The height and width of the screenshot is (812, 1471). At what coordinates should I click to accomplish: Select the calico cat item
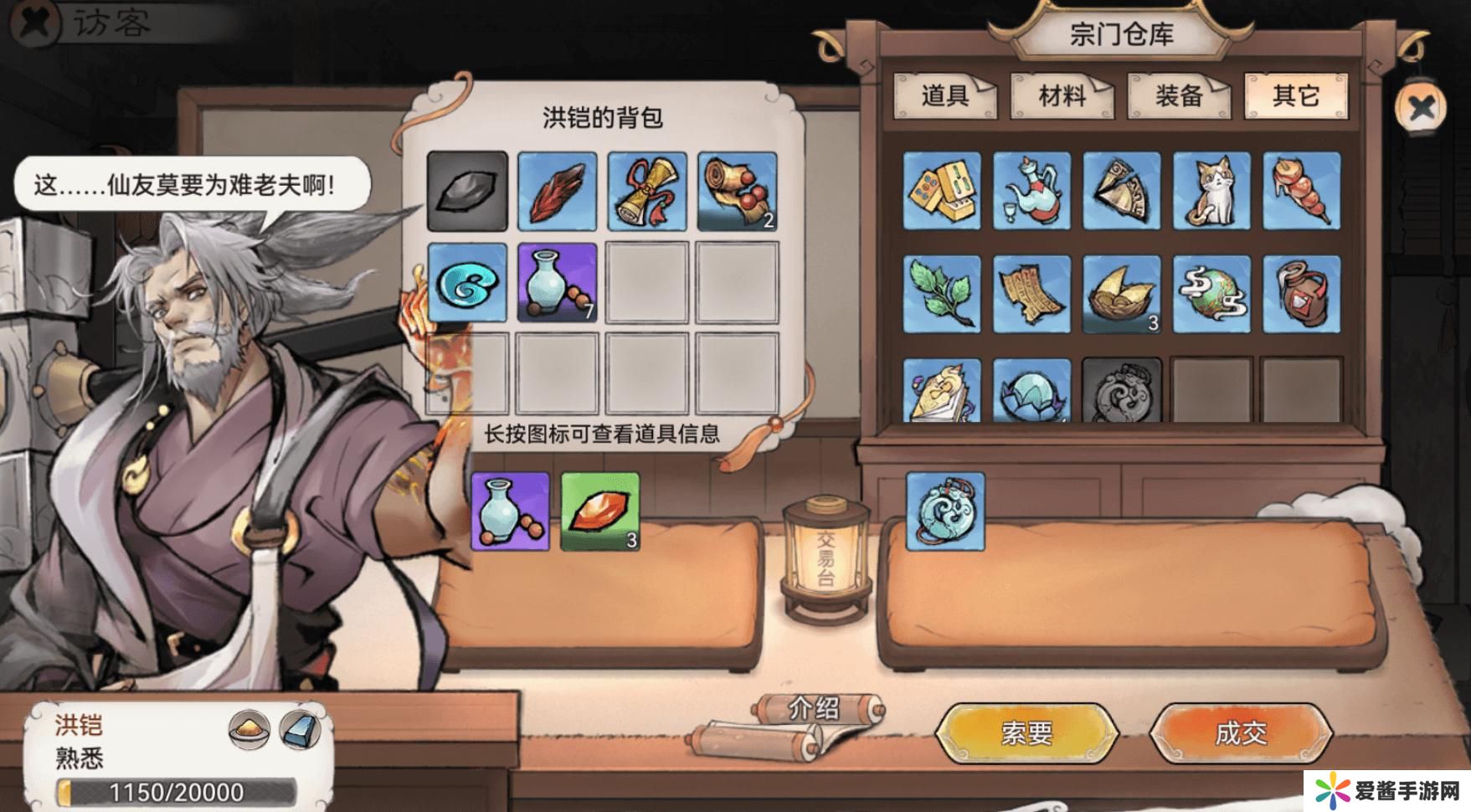(x=1211, y=191)
